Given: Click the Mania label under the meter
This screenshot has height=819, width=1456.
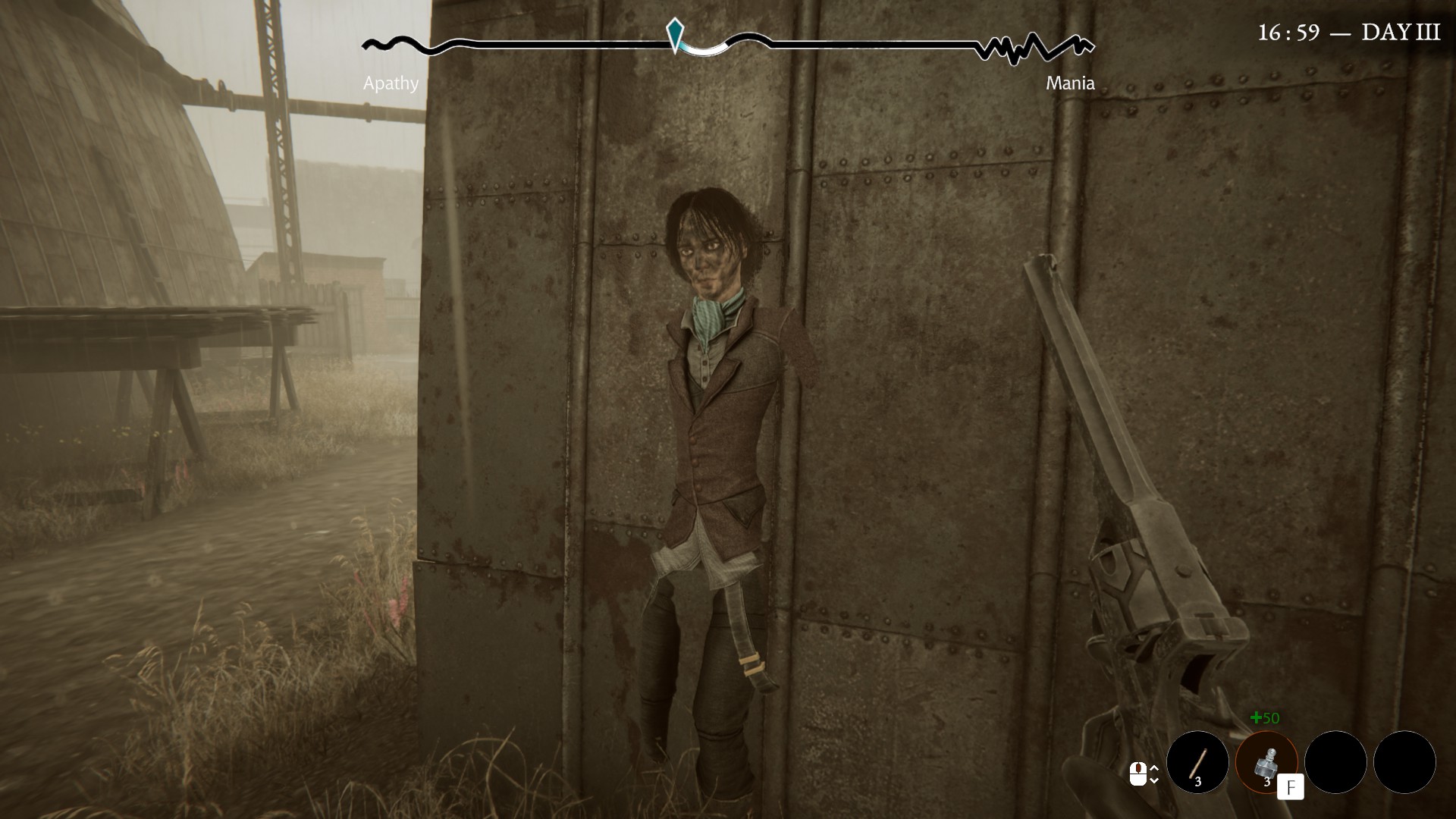Looking at the screenshot, I should coord(1072,83).
